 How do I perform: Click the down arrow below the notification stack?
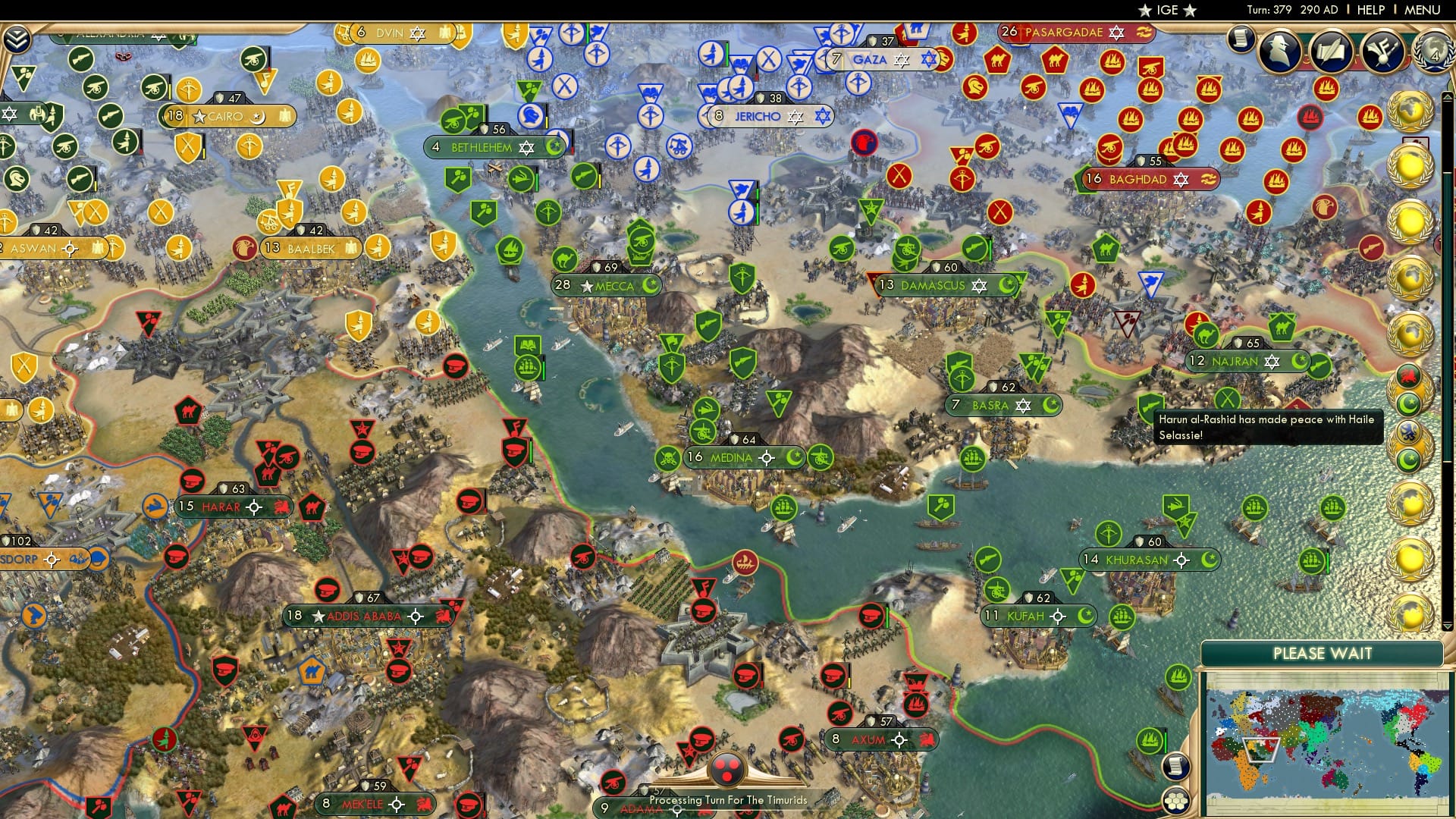tap(1447, 627)
